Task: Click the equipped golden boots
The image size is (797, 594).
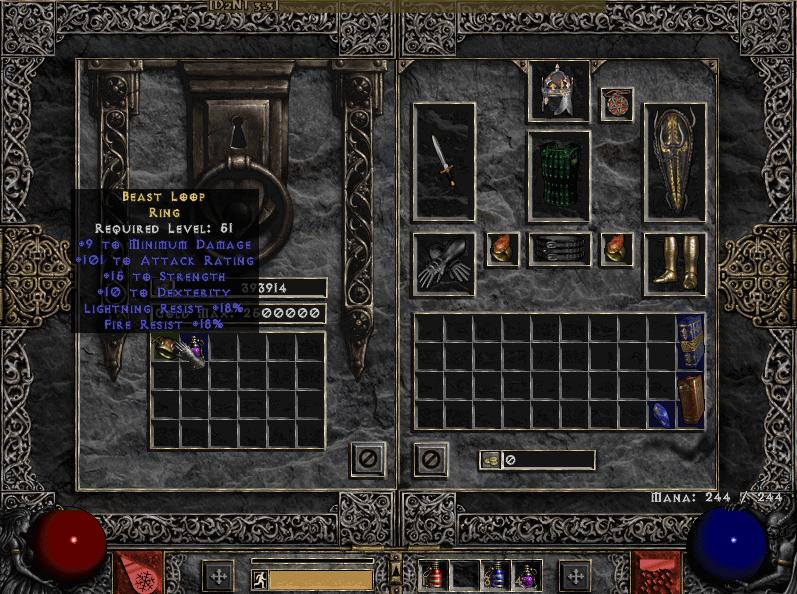Action: pyautogui.click(x=675, y=263)
